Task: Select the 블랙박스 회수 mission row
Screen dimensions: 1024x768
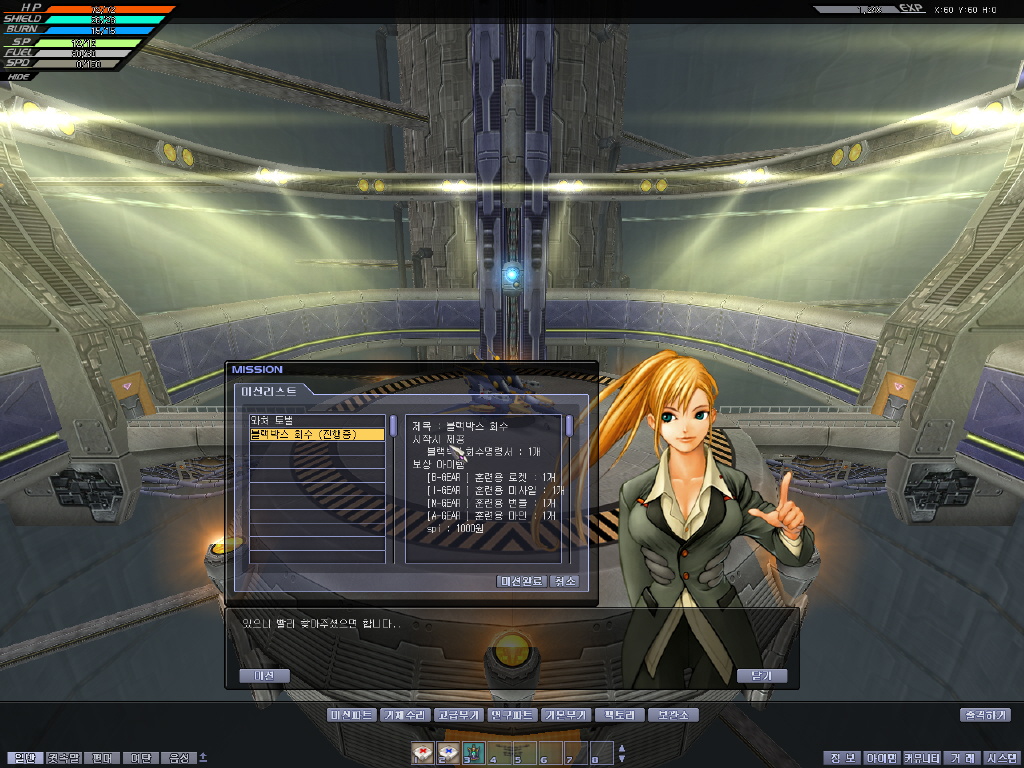Action: click(x=316, y=435)
